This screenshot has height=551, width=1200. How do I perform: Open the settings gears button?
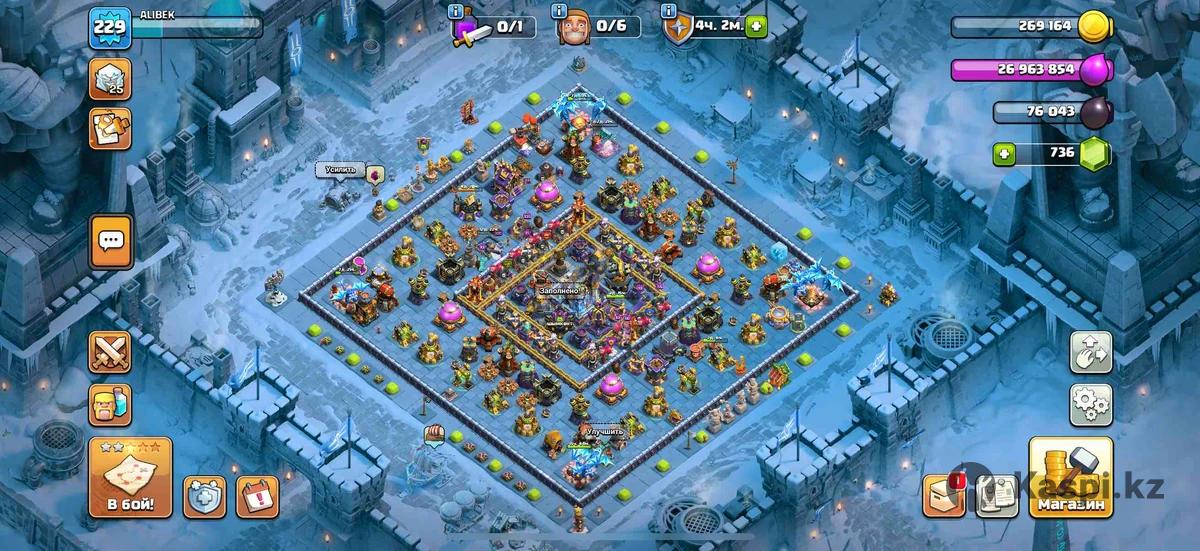(x=1091, y=405)
